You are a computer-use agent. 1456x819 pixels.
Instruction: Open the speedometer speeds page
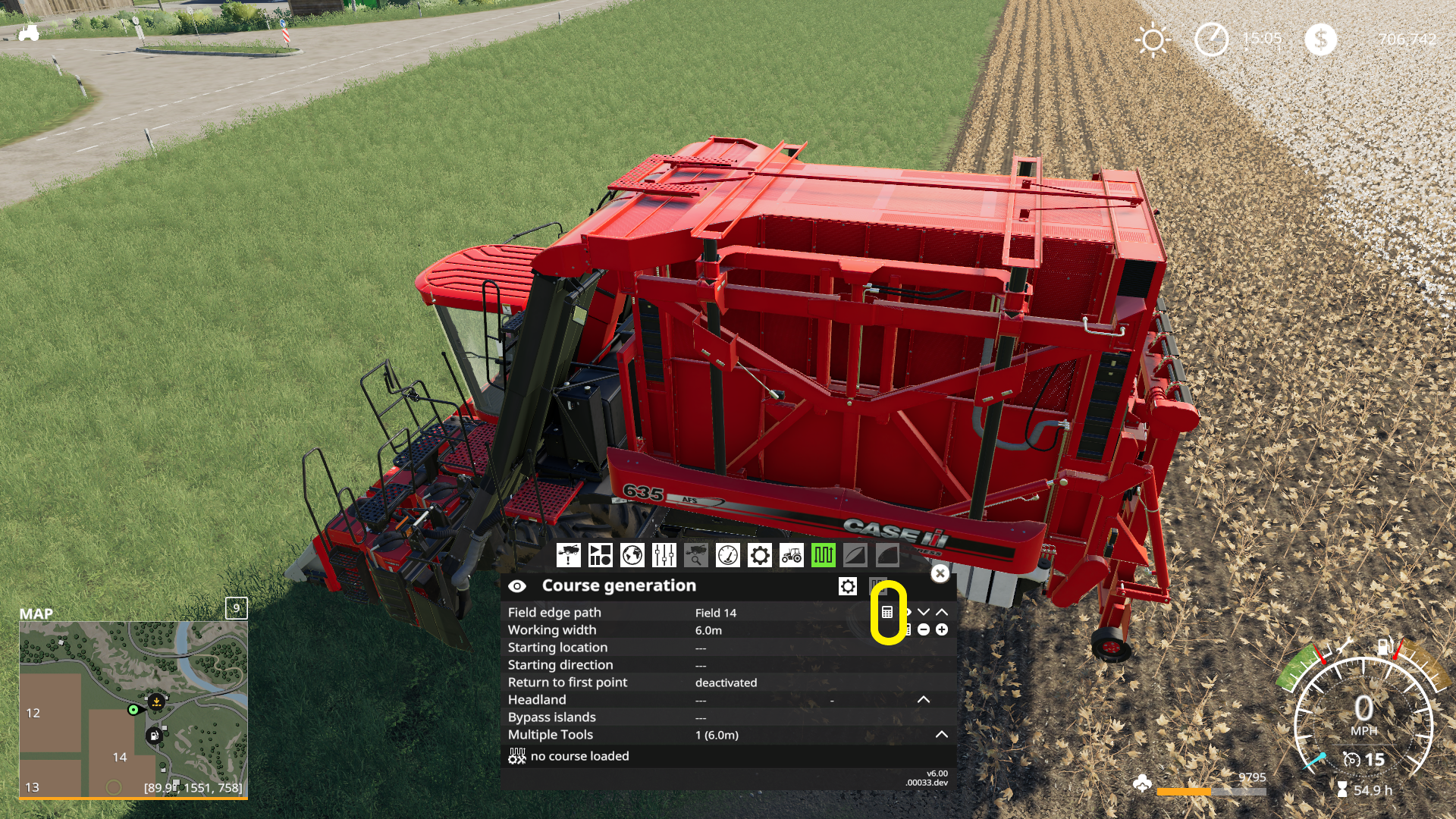(728, 555)
